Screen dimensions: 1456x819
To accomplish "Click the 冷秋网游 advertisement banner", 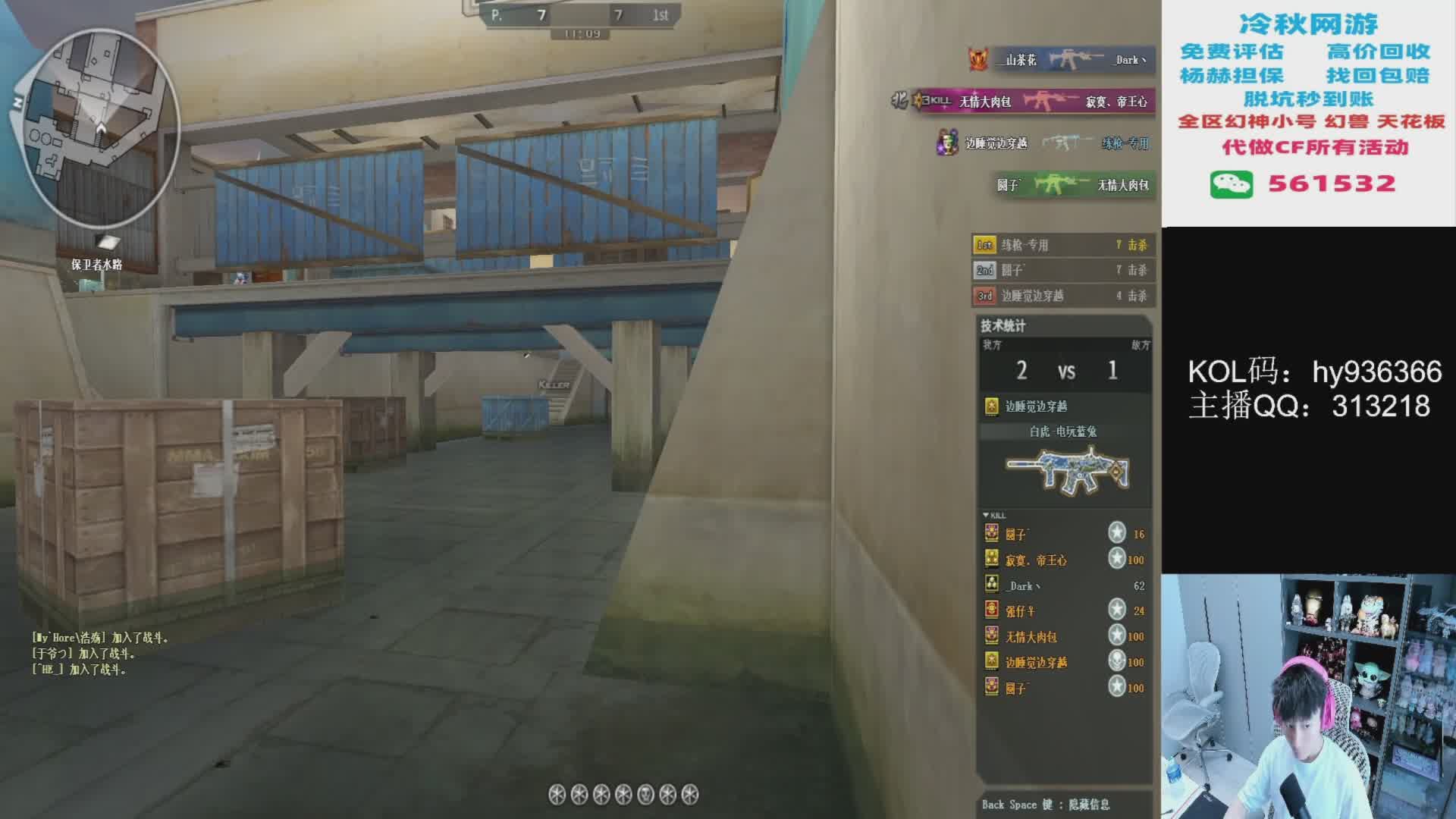I will 1308,112.
